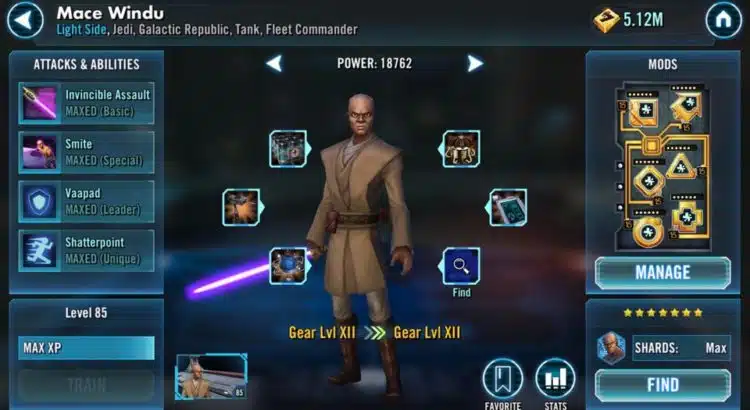
Task: View the Vaapad leader ability
Action: pyautogui.click(x=86, y=201)
